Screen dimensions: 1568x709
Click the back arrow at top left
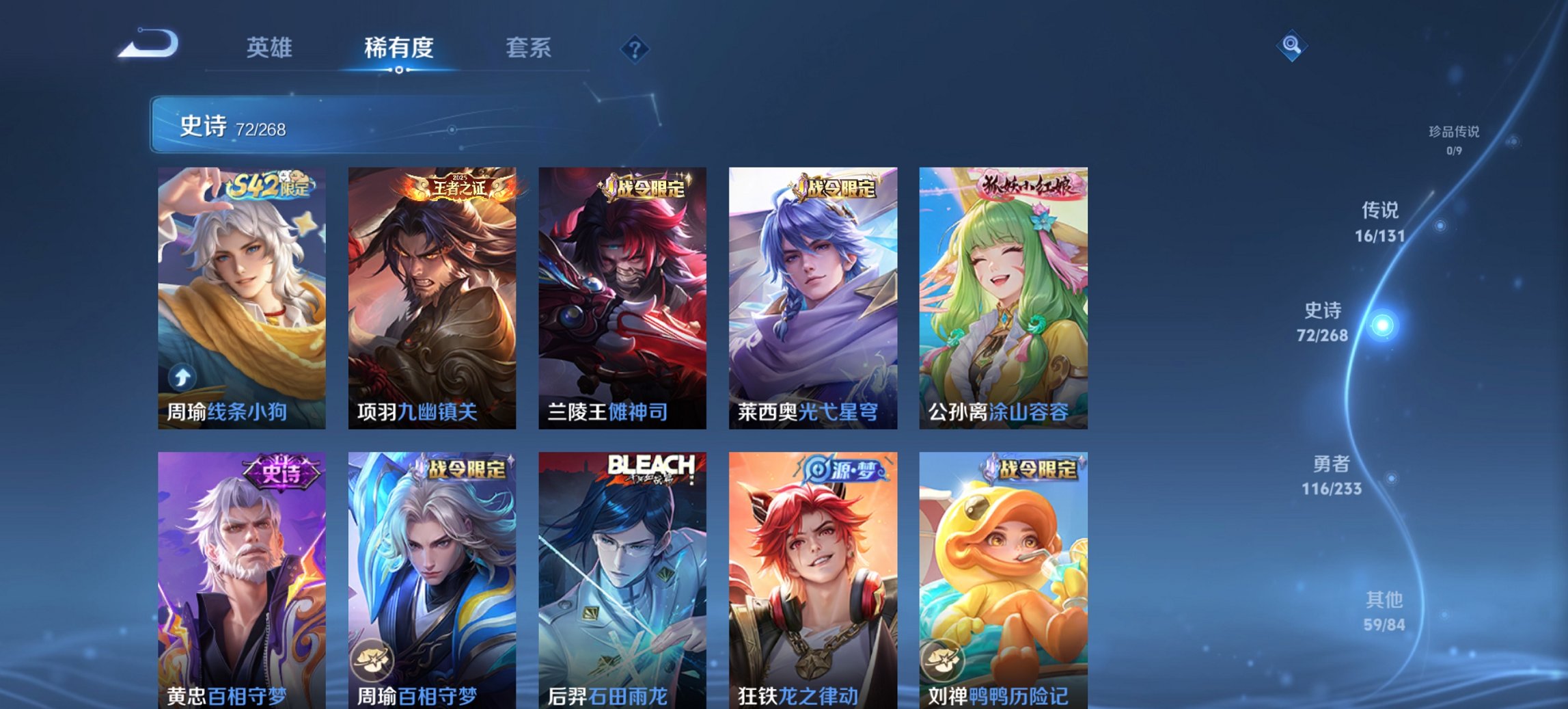click(148, 43)
